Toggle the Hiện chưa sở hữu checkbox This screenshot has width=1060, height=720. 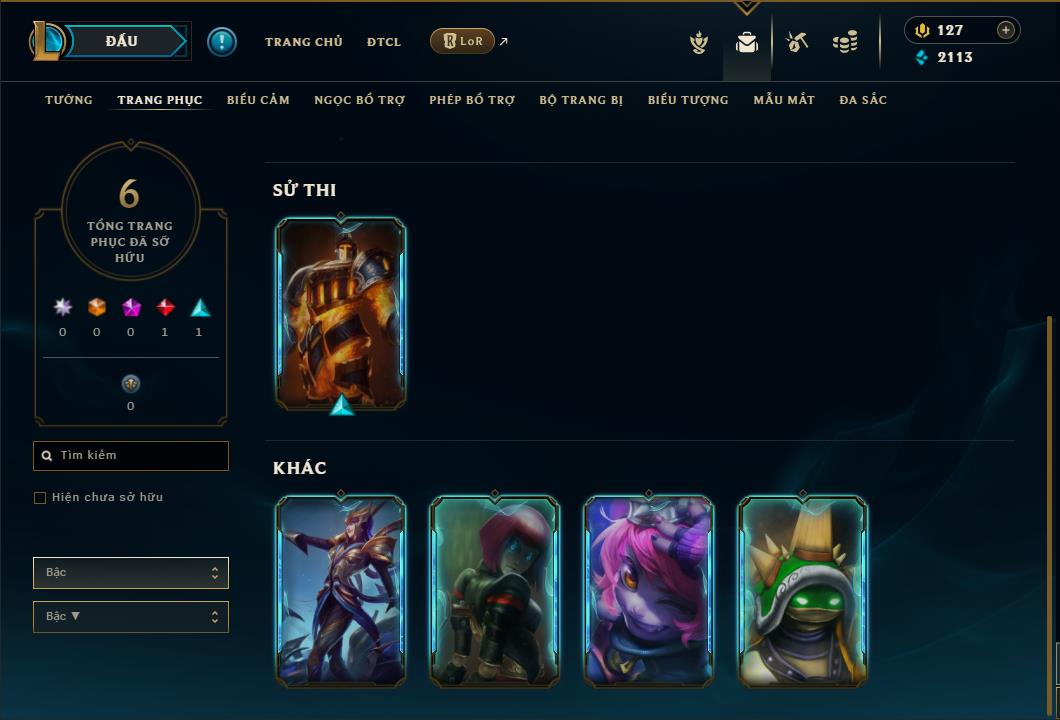[x=40, y=498]
